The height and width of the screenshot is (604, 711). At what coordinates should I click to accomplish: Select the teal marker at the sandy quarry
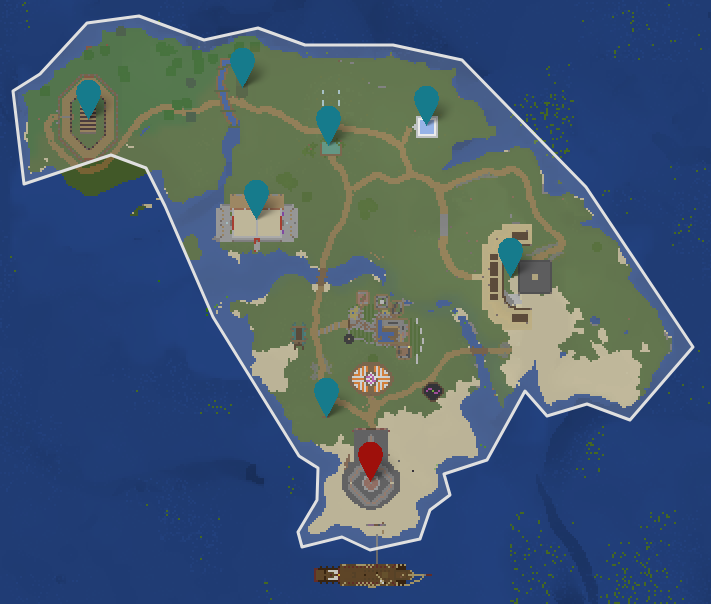click(x=511, y=255)
